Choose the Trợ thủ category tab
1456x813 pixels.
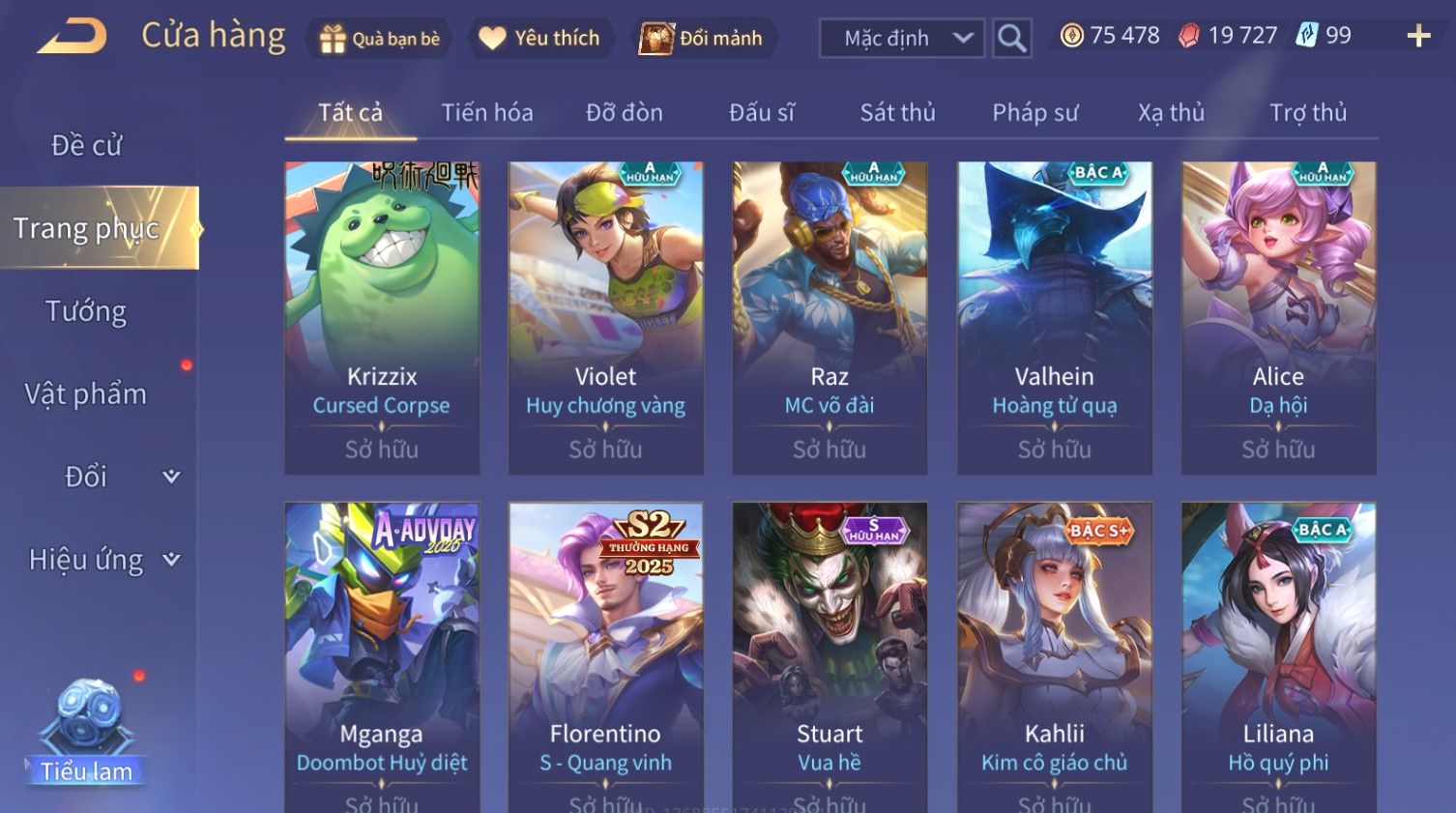[1307, 113]
